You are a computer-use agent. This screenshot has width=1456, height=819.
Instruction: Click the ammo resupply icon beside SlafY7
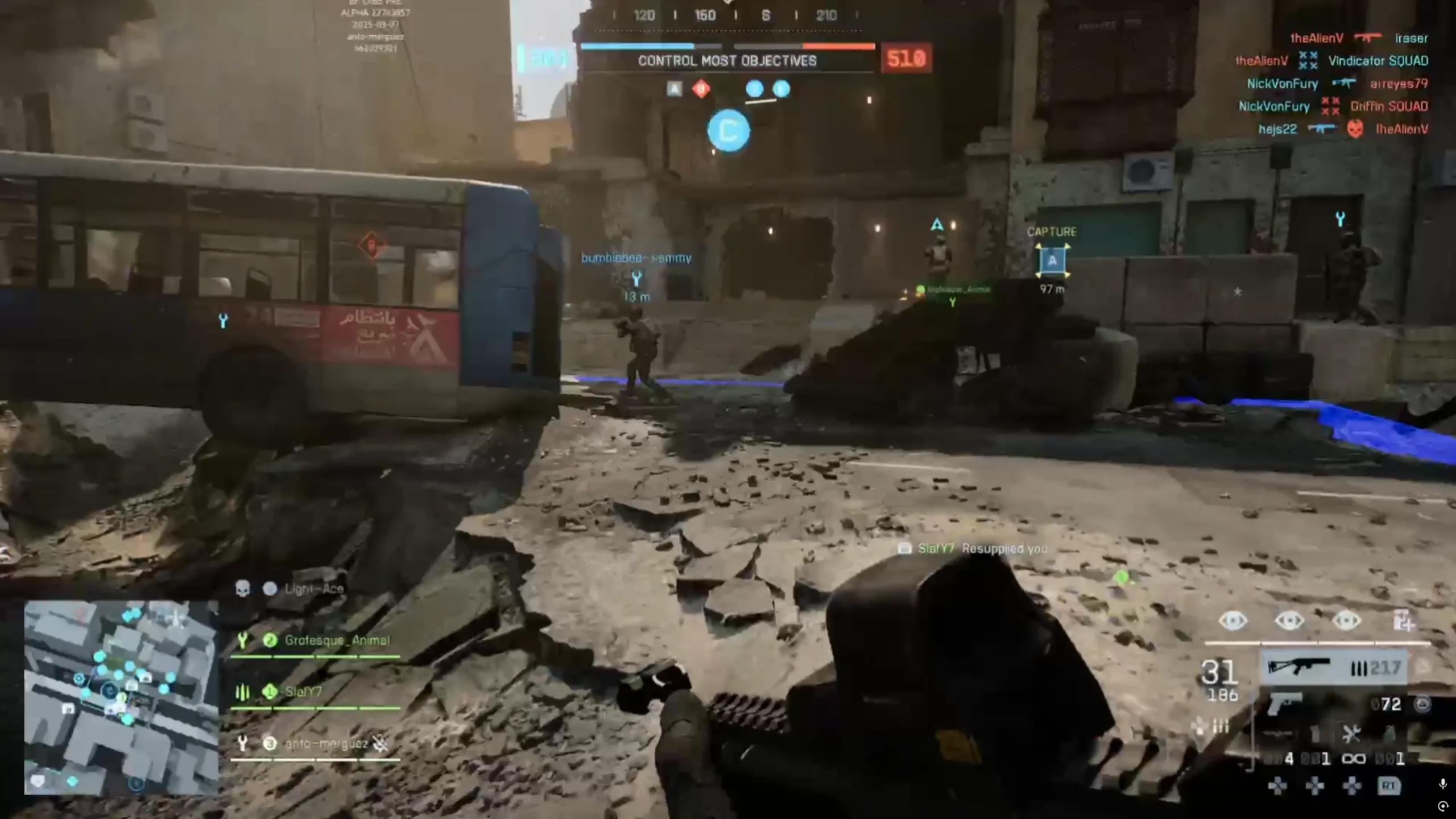(242, 693)
